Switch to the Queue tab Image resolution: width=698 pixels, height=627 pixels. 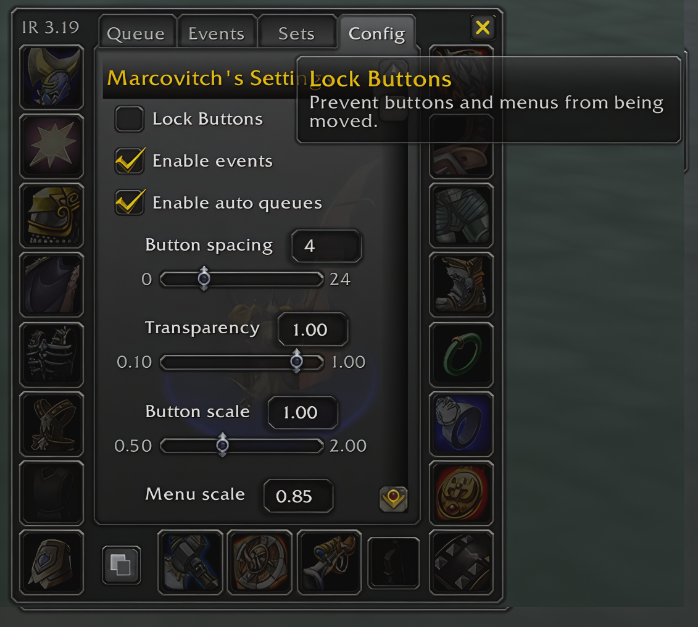[136, 33]
